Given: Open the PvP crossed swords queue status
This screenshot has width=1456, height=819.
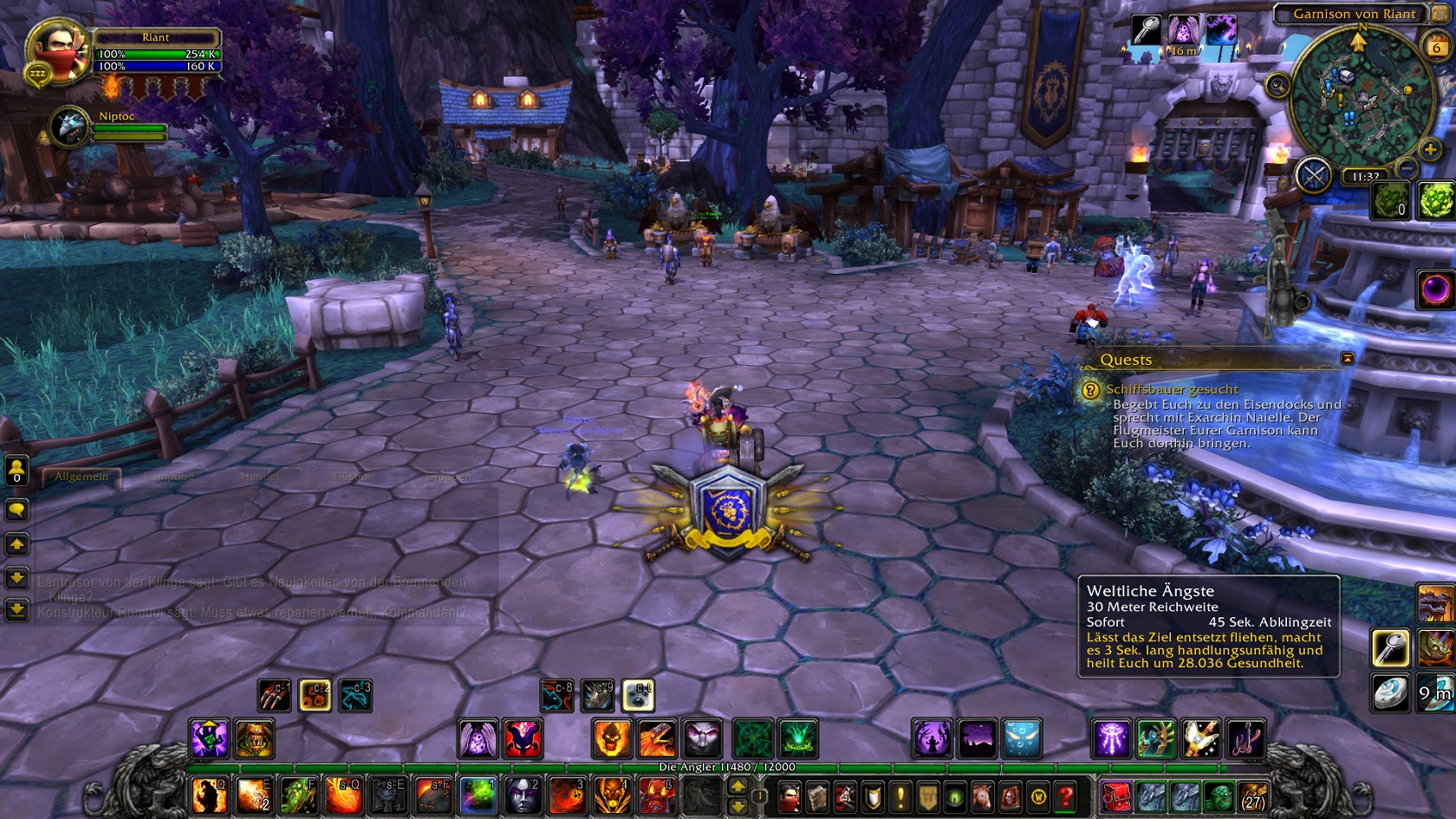Looking at the screenshot, I should click(x=1316, y=174).
